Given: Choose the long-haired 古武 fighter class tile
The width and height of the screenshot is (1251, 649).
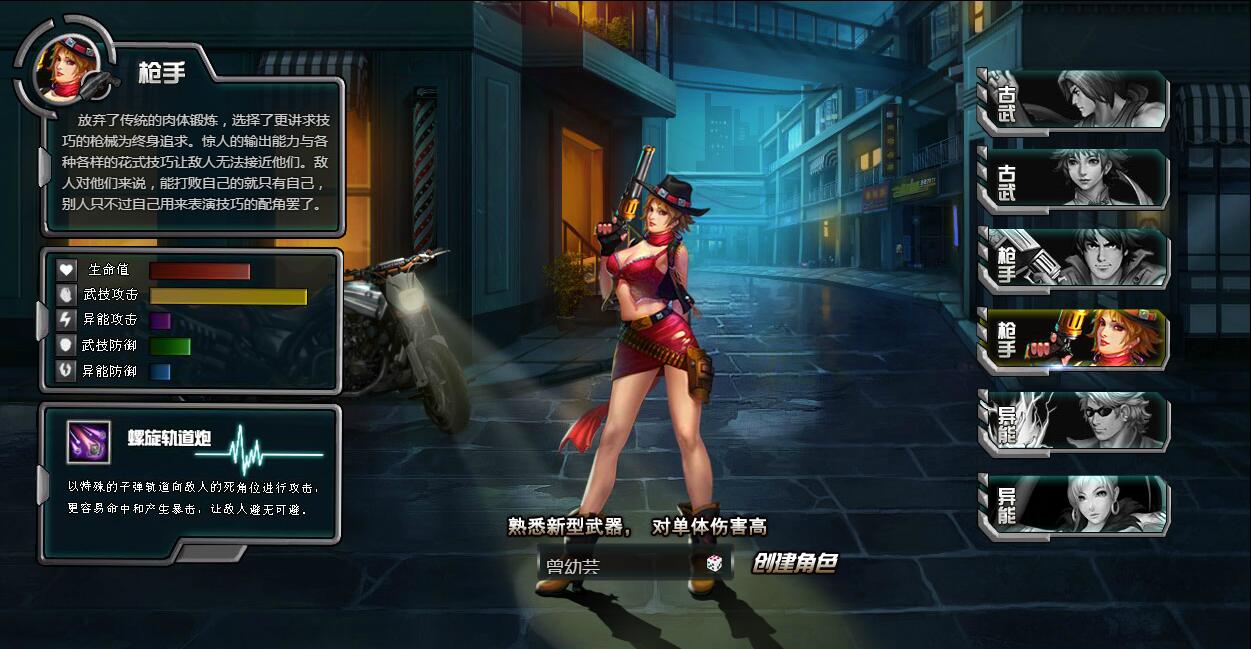Looking at the screenshot, I should coord(1074,100).
